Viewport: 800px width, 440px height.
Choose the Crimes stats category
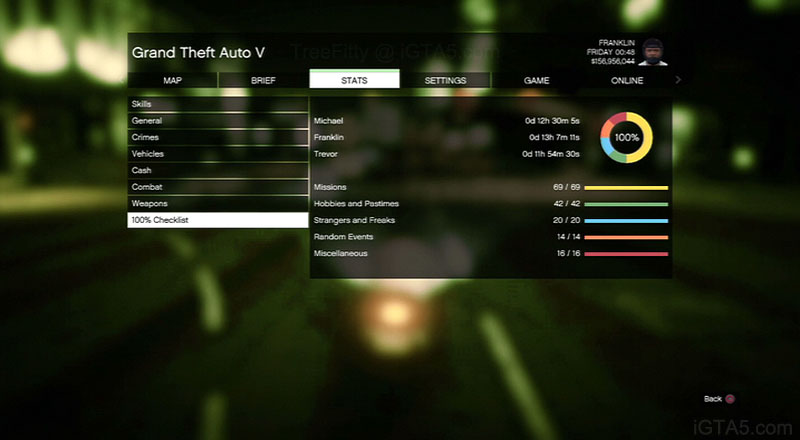click(217, 137)
